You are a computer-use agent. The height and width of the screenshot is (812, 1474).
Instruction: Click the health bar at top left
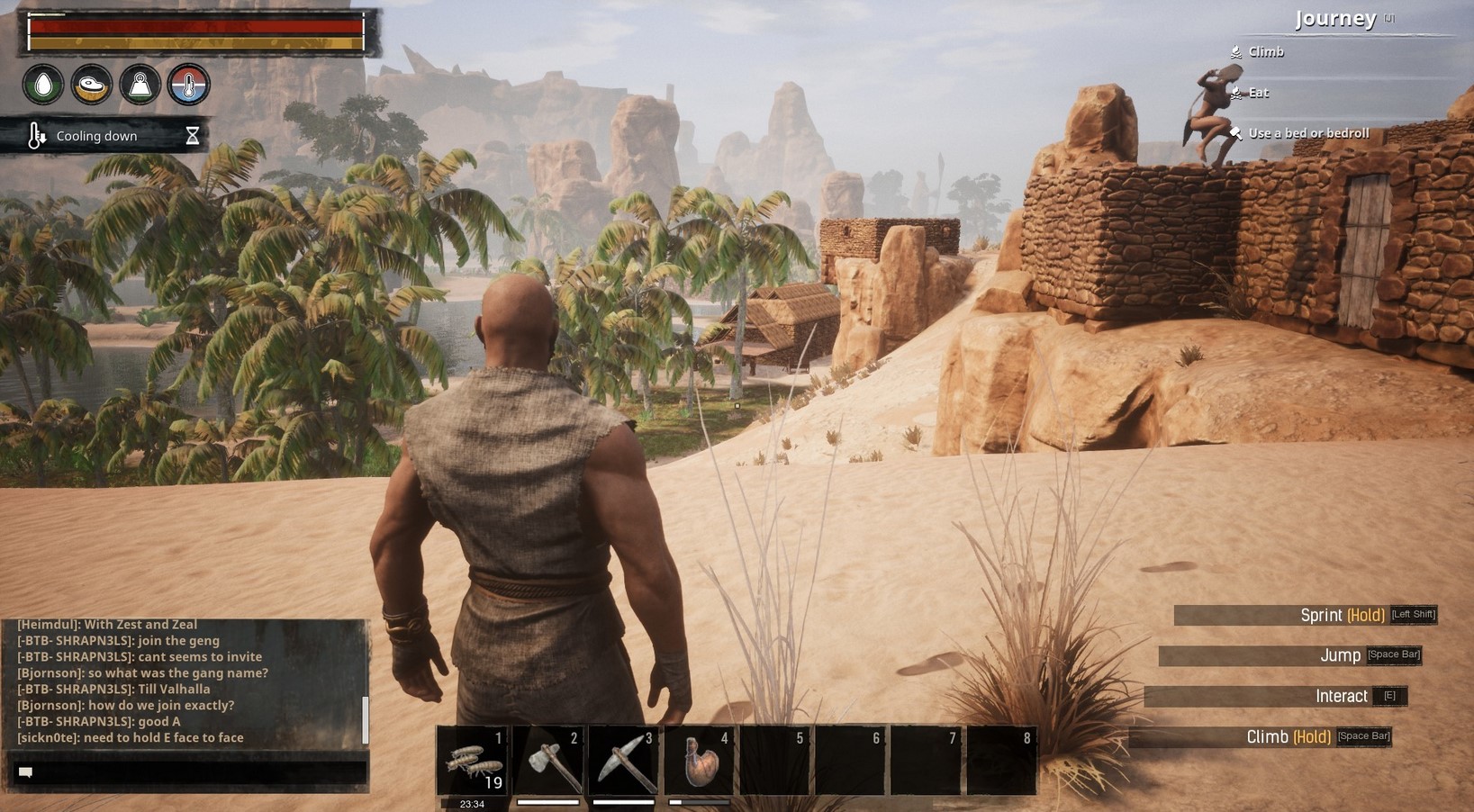pyautogui.click(x=194, y=27)
